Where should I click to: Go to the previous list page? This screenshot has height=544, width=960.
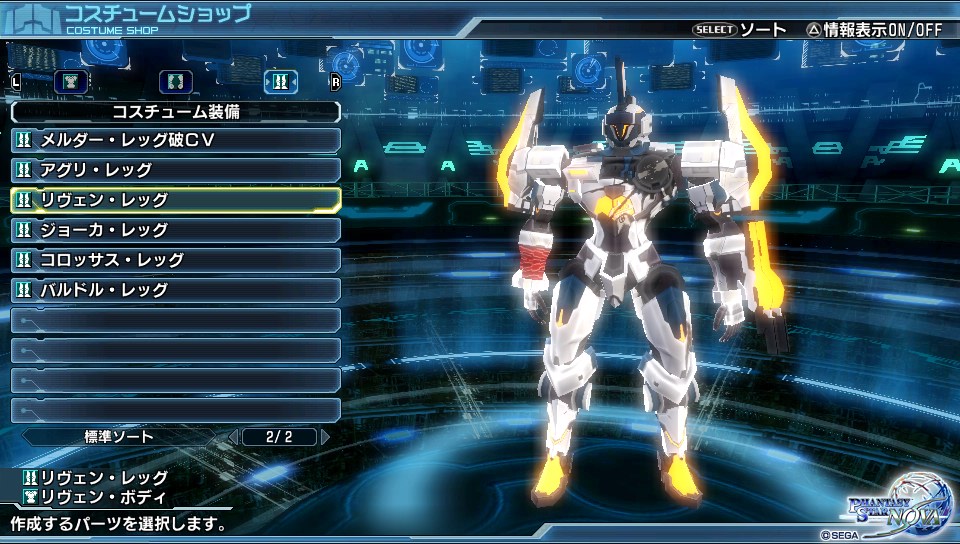click(232, 437)
